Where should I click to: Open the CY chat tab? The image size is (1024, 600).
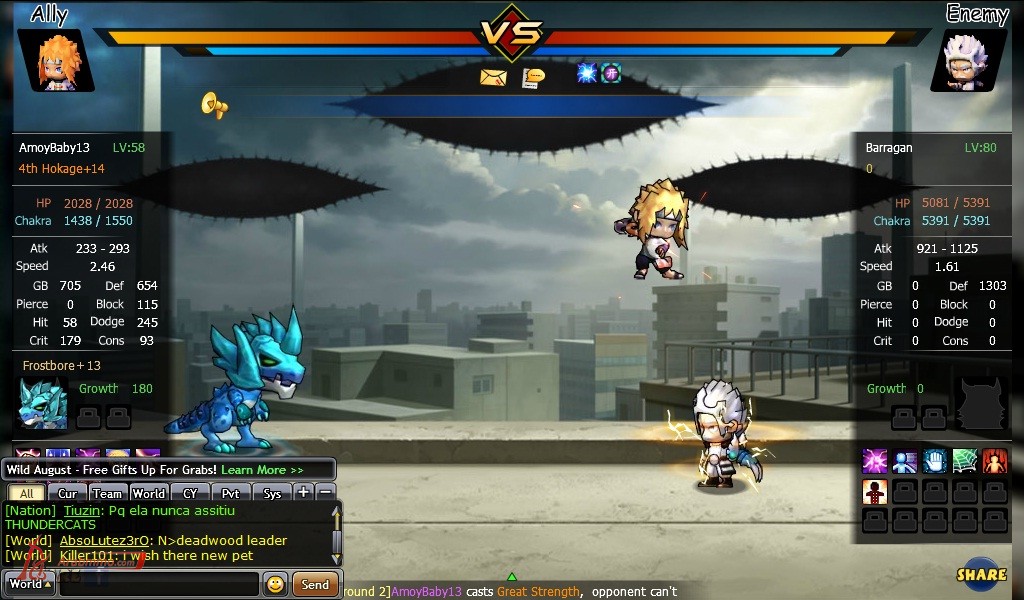pyautogui.click(x=189, y=493)
